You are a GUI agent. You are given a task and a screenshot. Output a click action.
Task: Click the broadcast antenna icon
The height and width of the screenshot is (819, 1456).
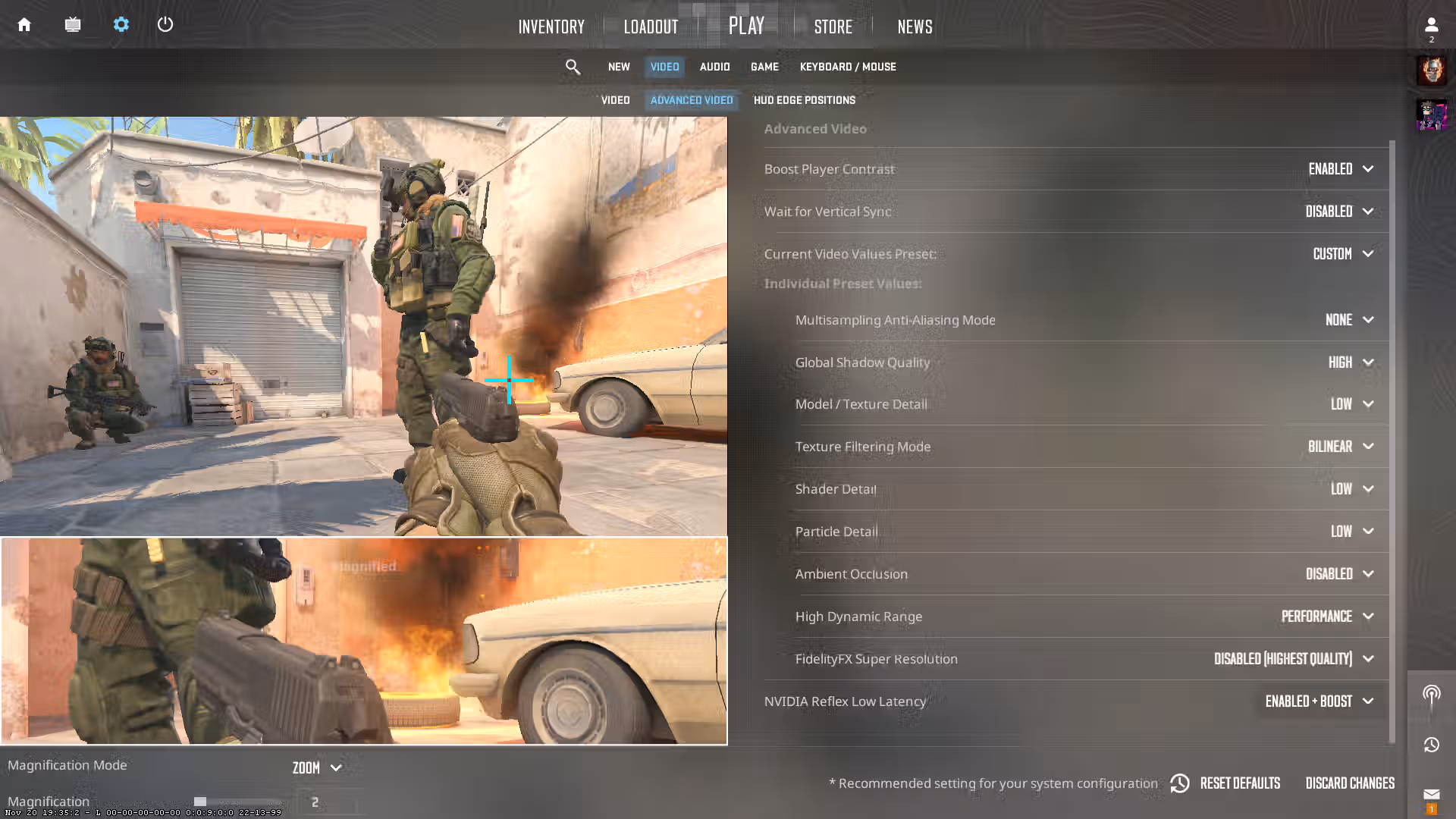click(x=1432, y=692)
